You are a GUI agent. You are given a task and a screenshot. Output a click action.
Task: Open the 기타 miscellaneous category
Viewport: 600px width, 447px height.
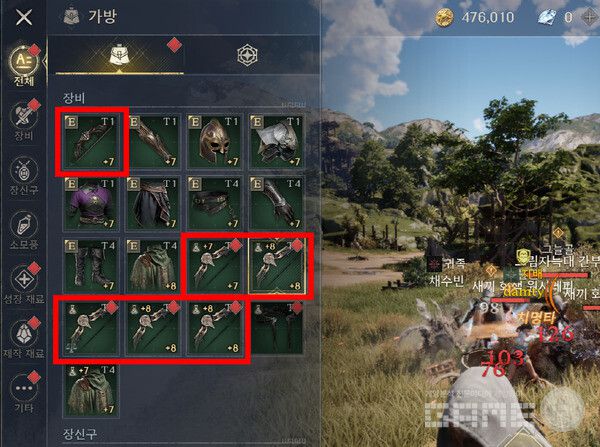coord(23,393)
